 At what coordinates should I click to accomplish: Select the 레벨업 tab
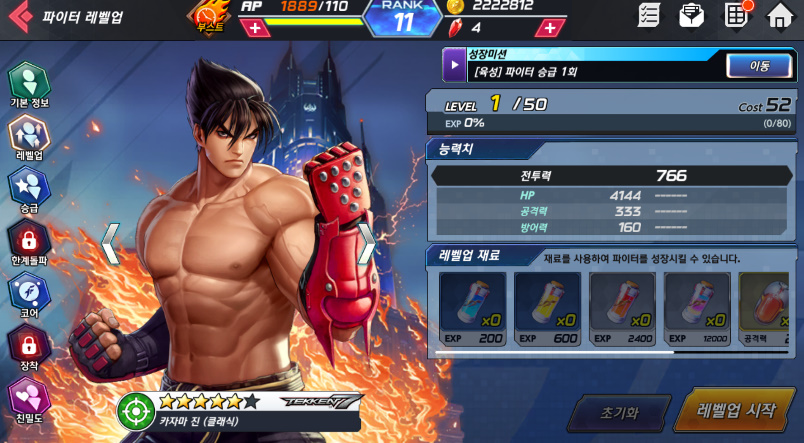point(29,138)
